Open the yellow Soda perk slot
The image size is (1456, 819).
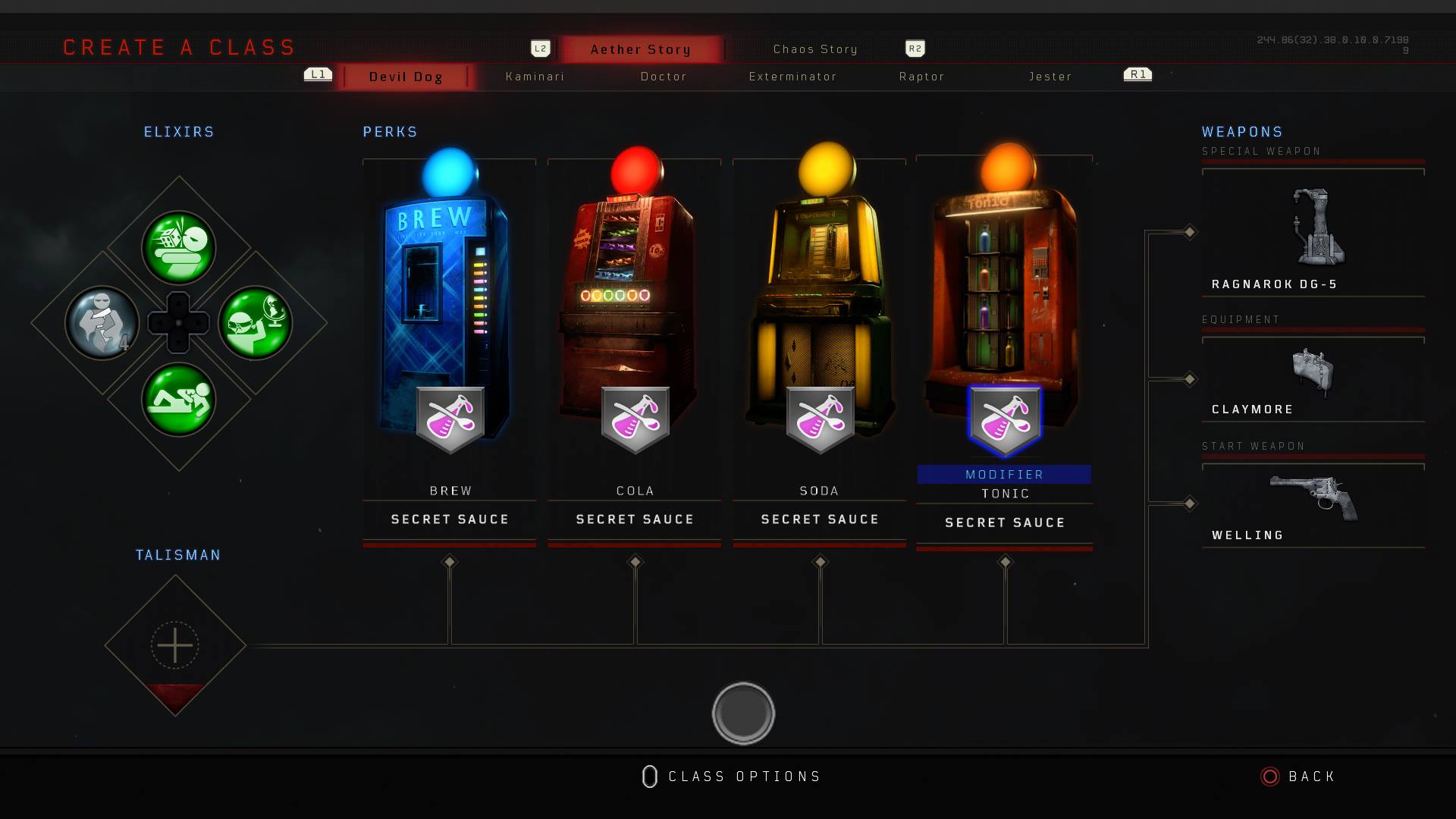[x=820, y=318]
